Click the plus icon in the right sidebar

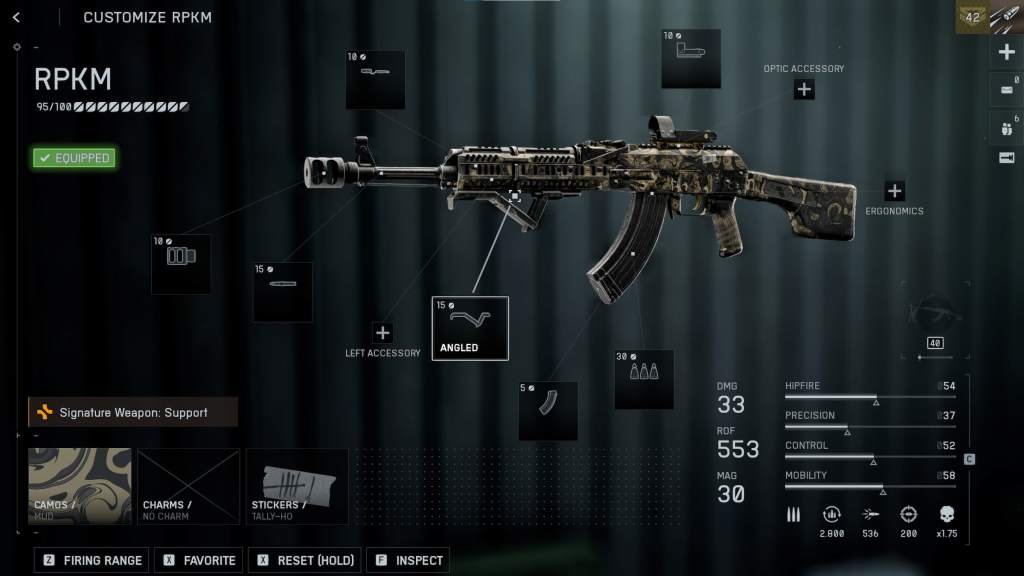click(1007, 53)
